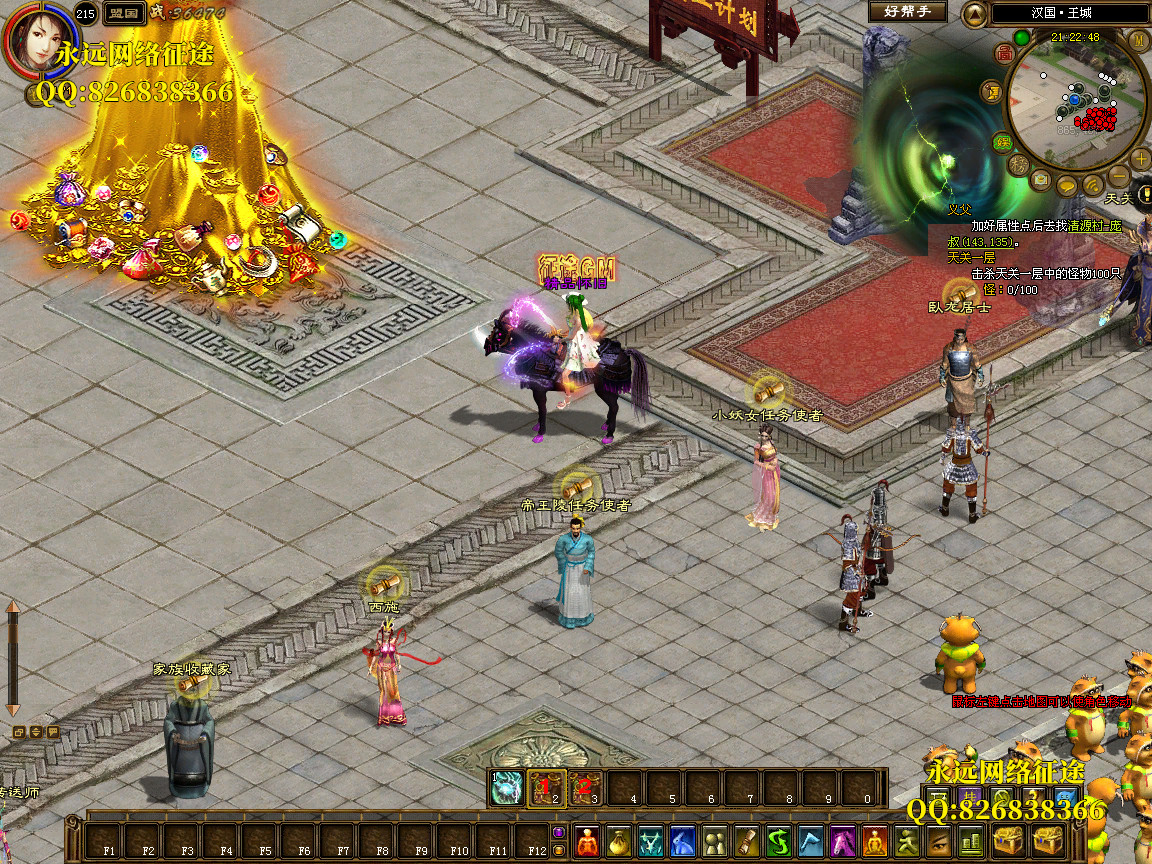The height and width of the screenshot is (864, 1152).
Task: Open the world map with M button
Action: coord(1139,40)
